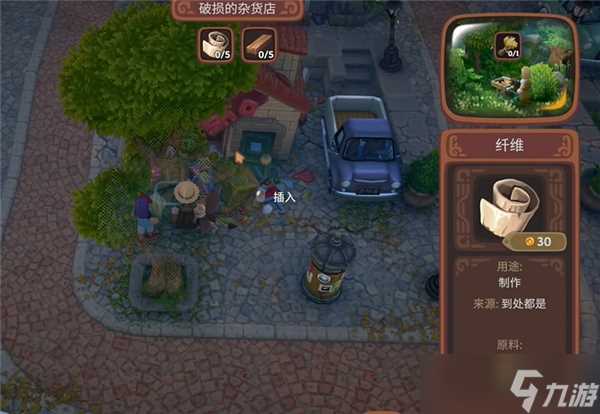Click the broken grocery store title banner

[236, 9]
